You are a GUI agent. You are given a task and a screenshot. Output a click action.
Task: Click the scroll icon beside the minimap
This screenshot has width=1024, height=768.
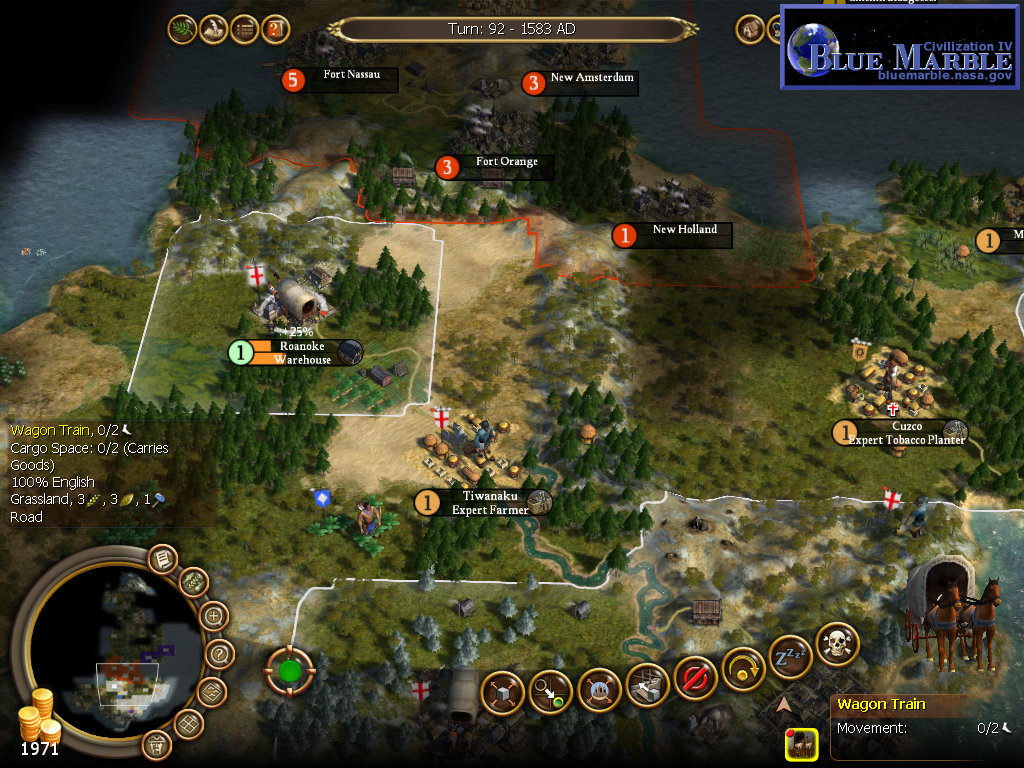coord(161,559)
